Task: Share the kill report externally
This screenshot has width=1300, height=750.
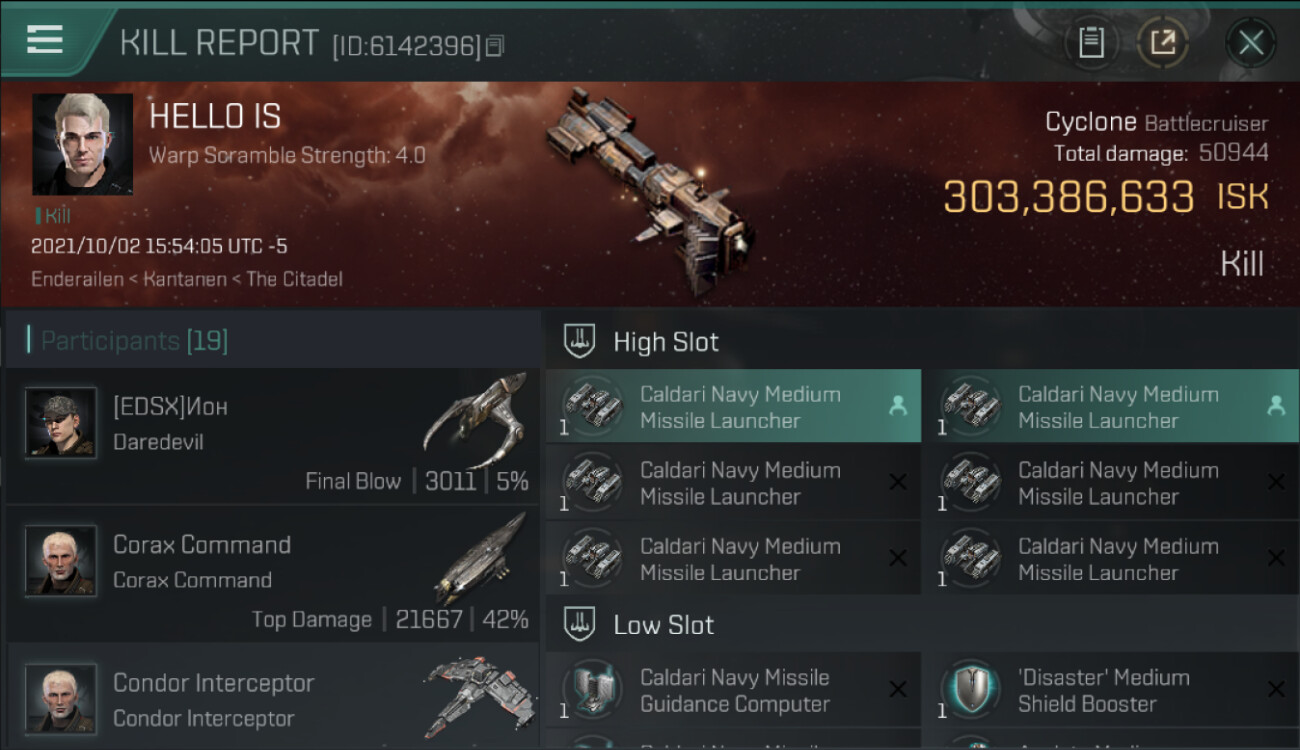Action: tap(1162, 43)
